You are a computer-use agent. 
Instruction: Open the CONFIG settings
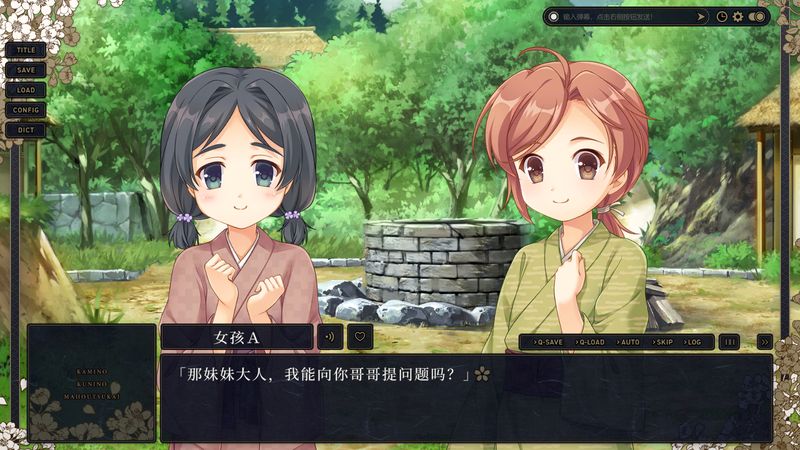click(x=26, y=109)
